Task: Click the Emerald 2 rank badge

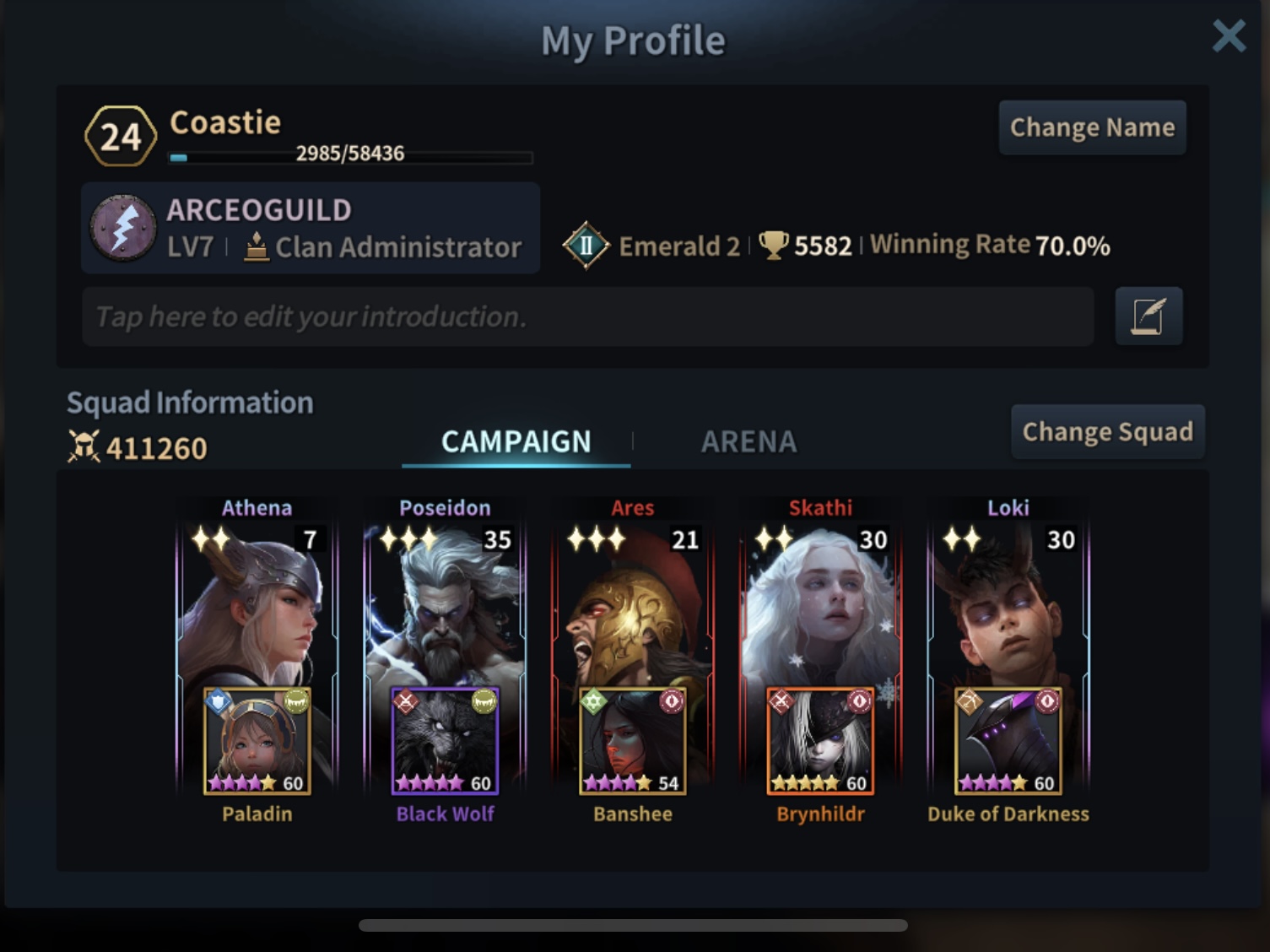Action: click(x=586, y=246)
